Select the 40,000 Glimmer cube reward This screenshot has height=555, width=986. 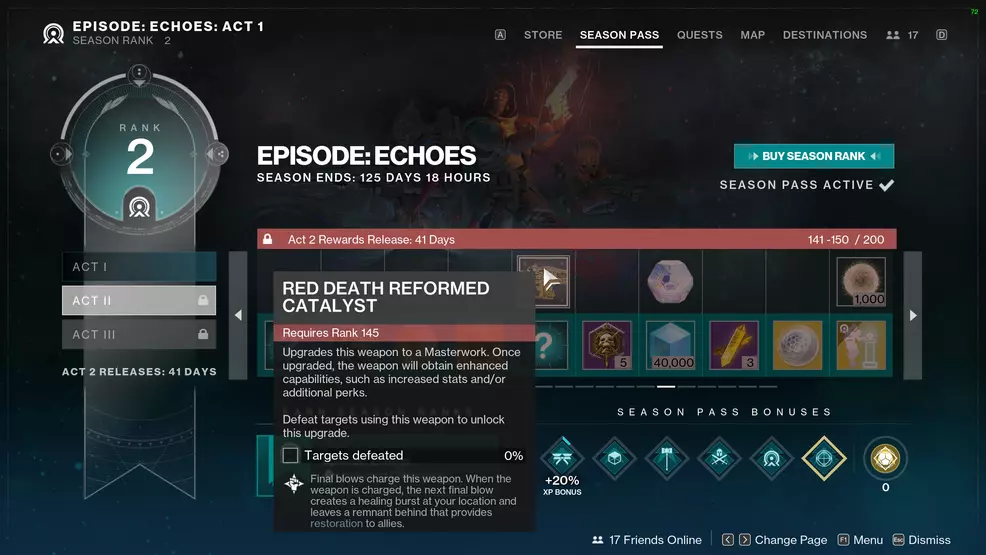(x=670, y=345)
